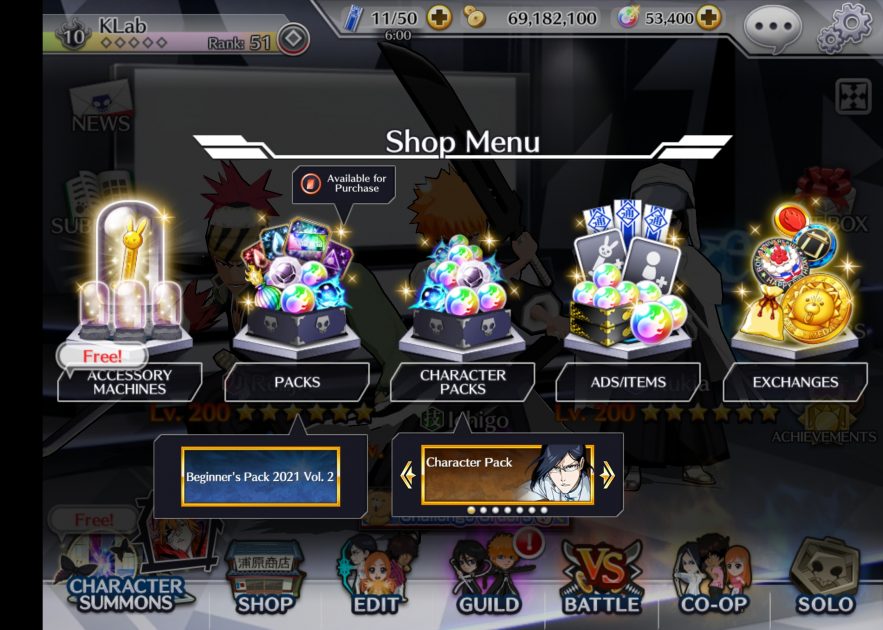The width and height of the screenshot is (883, 630).
Task: Select the Character Packs category
Action: point(462,381)
